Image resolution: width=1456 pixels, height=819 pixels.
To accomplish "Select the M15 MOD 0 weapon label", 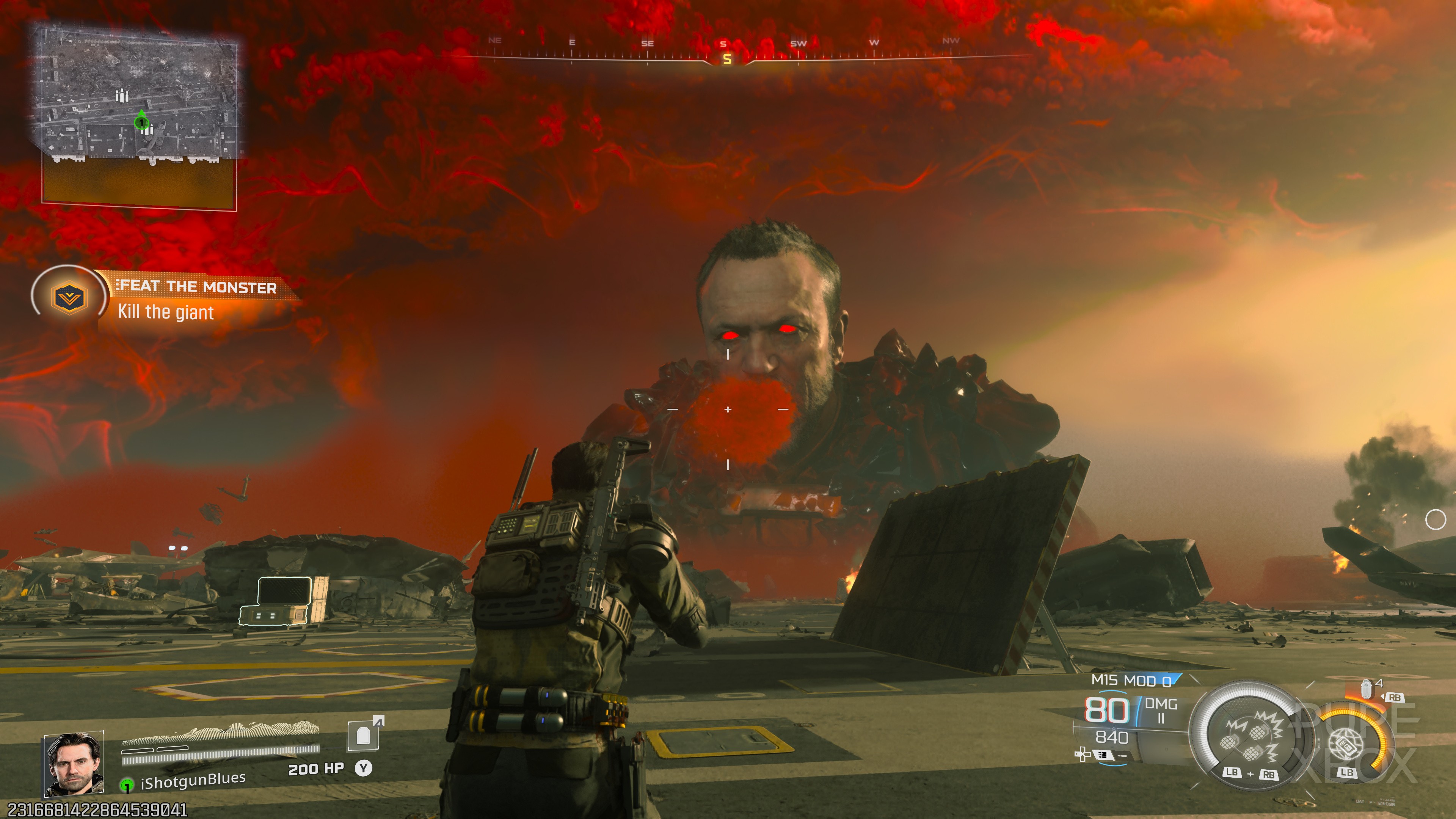I will pos(1131,681).
